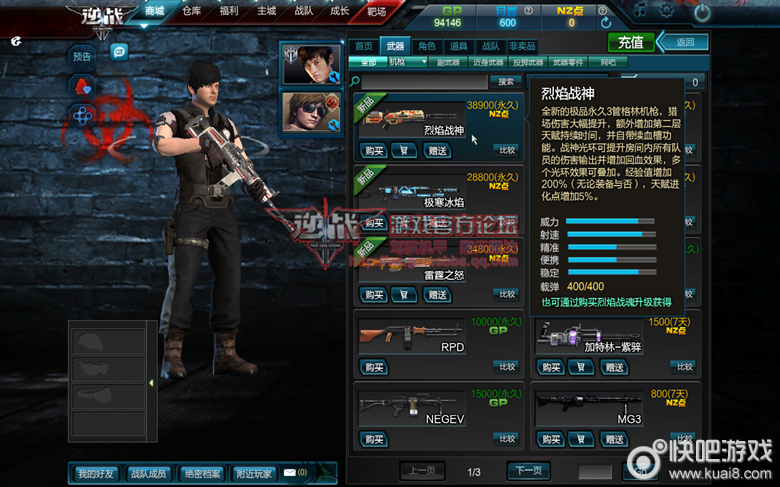
Task: Open the 仓库 warehouse tab
Action: [x=192, y=11]
